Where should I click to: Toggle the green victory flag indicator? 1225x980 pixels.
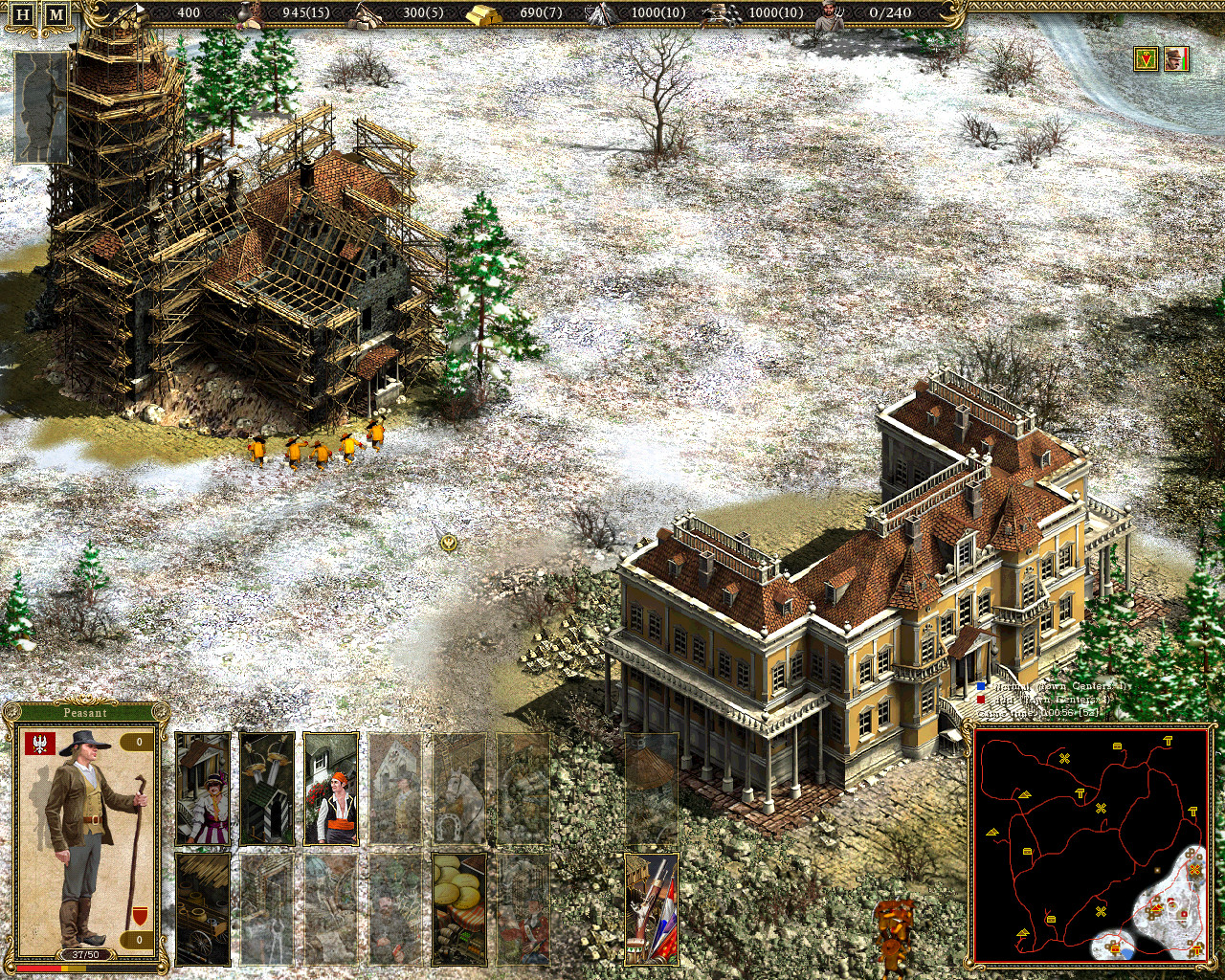coord(1145,59)
